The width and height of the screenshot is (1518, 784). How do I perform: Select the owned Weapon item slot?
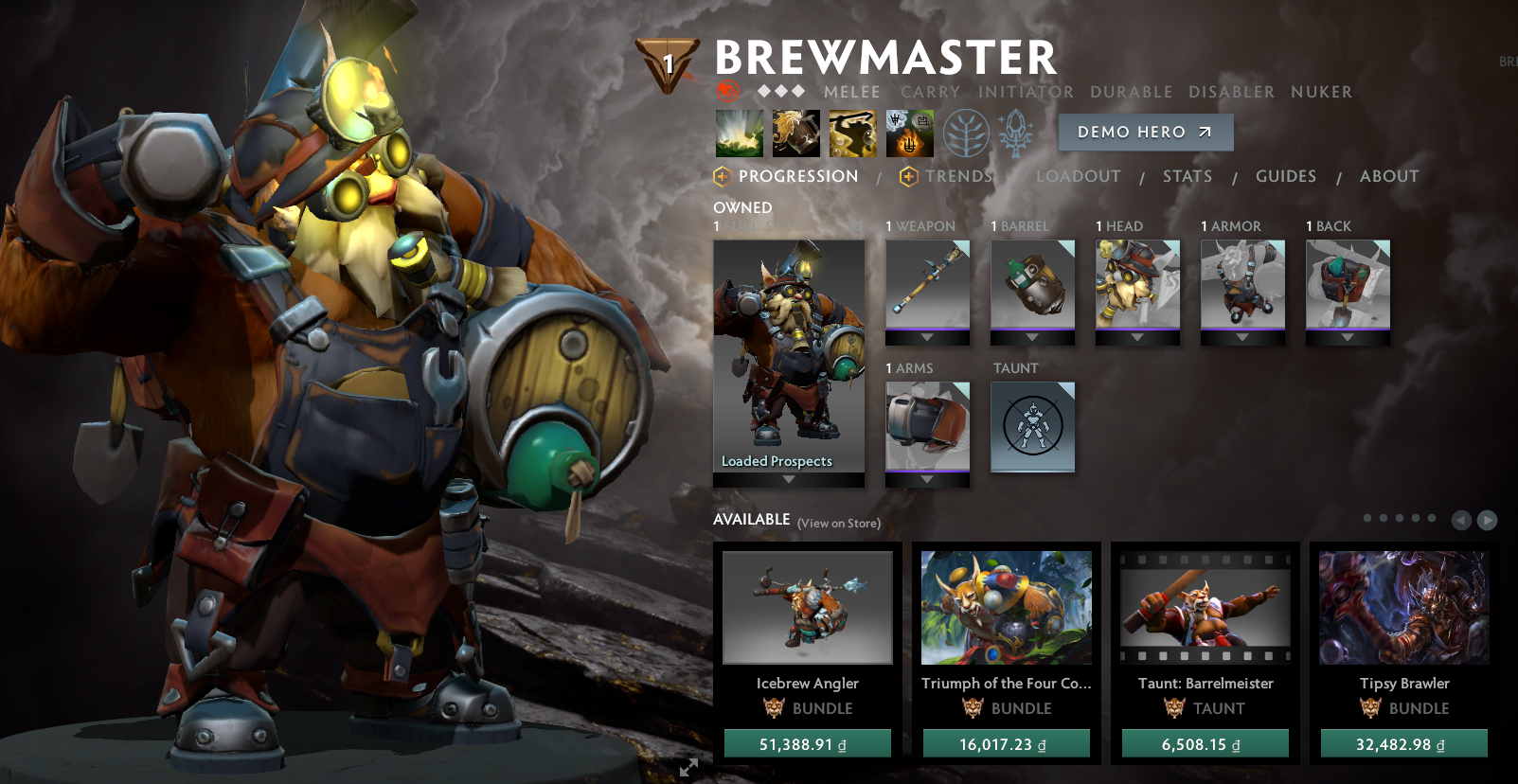tap(927, 289)
